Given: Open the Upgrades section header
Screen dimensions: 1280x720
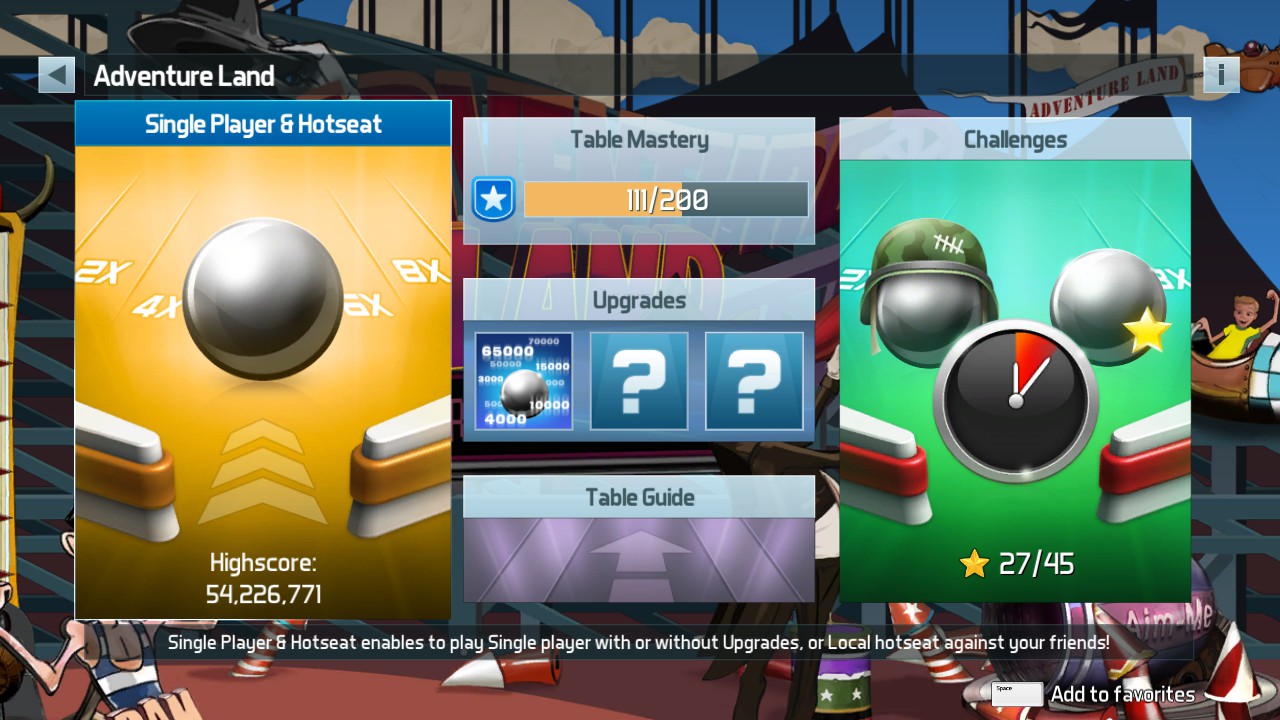Looking at the screenshot, I should click(x=639, y=300).
